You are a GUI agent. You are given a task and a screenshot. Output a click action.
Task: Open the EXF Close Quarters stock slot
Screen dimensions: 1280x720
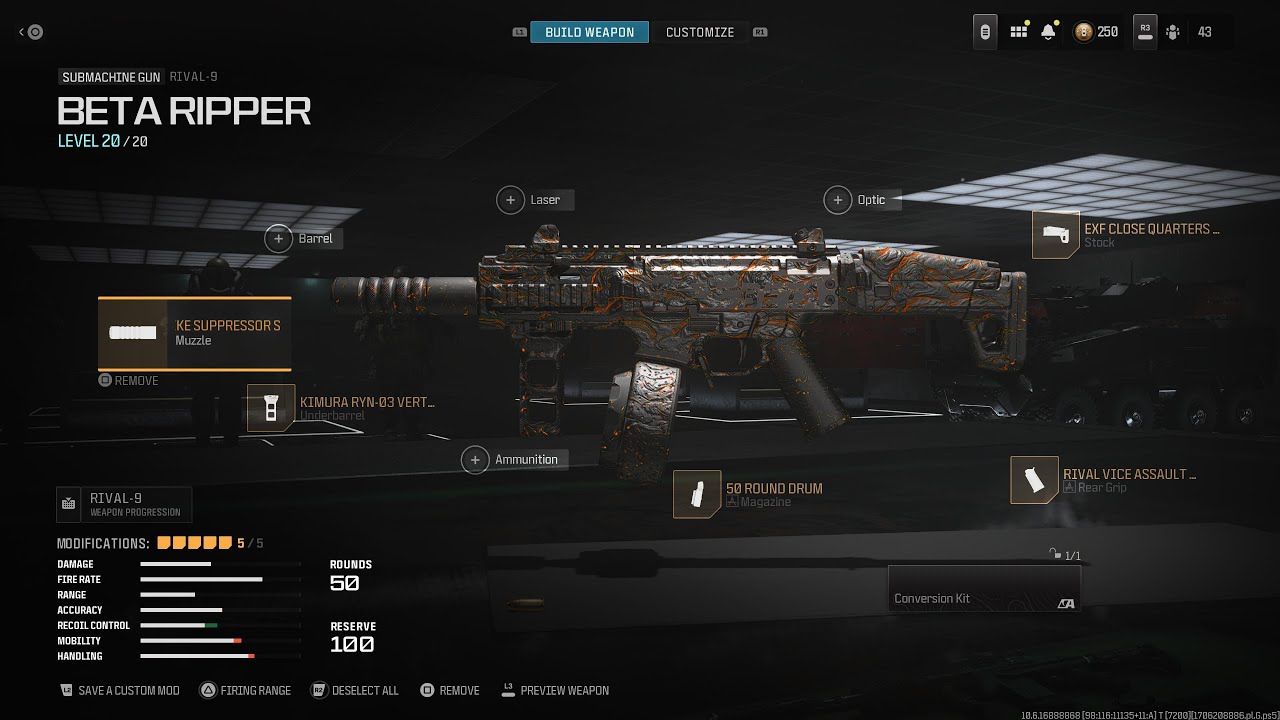1126,235
